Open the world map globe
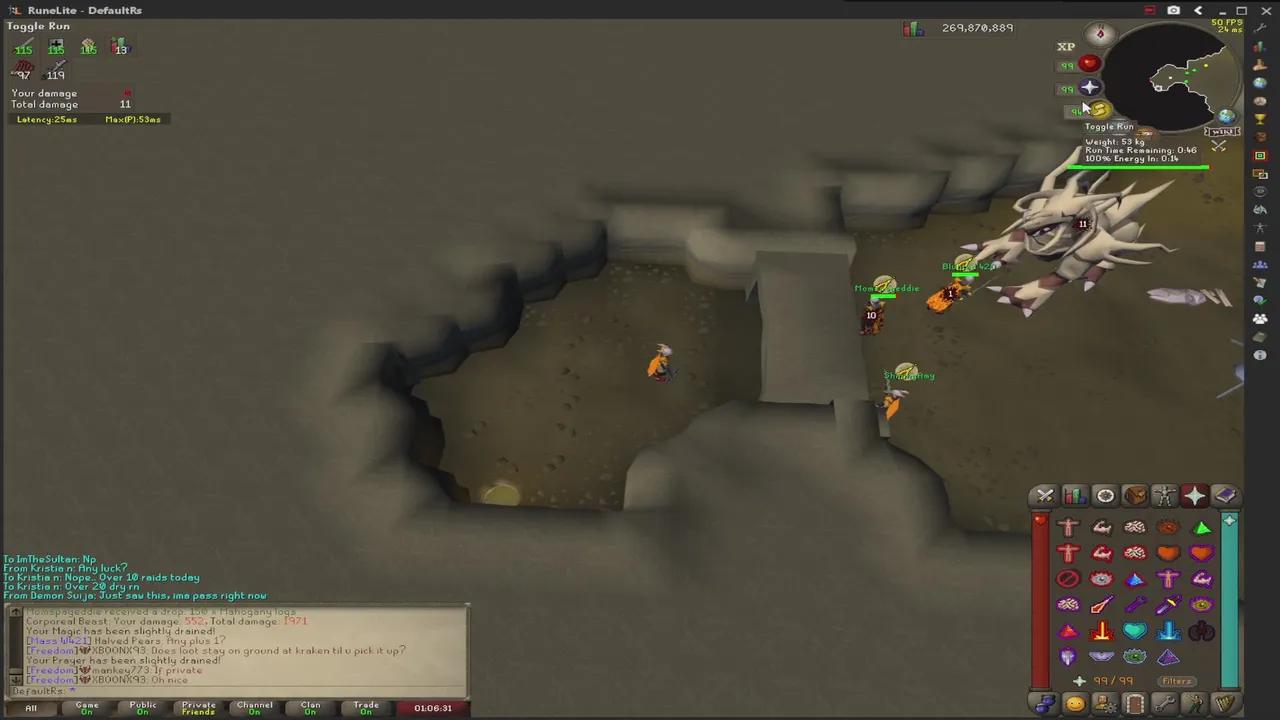The width and height of the screenshot is (1280, 720). point(1227,116)
